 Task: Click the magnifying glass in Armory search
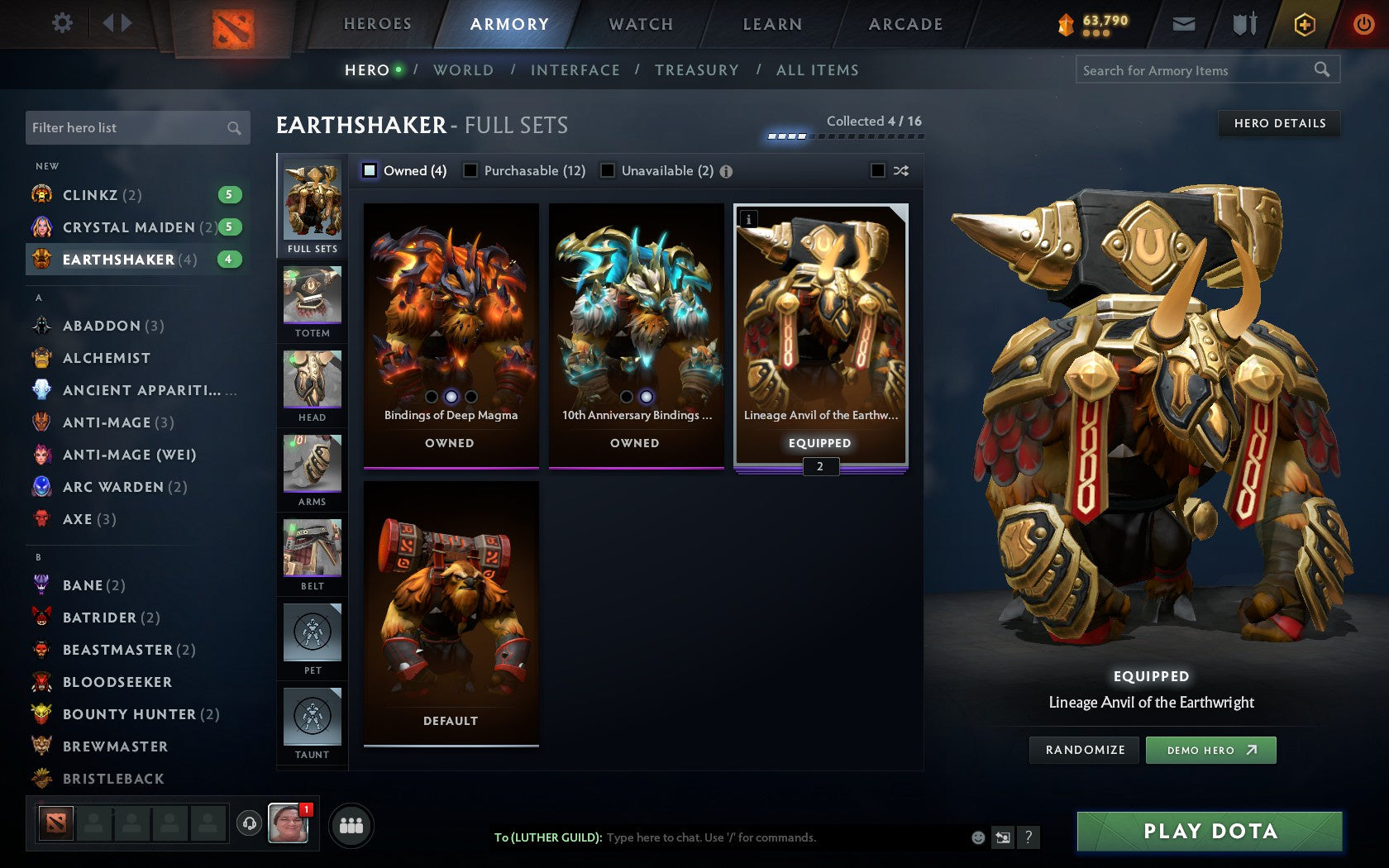pyautogui.click(x=1320, y=70)
